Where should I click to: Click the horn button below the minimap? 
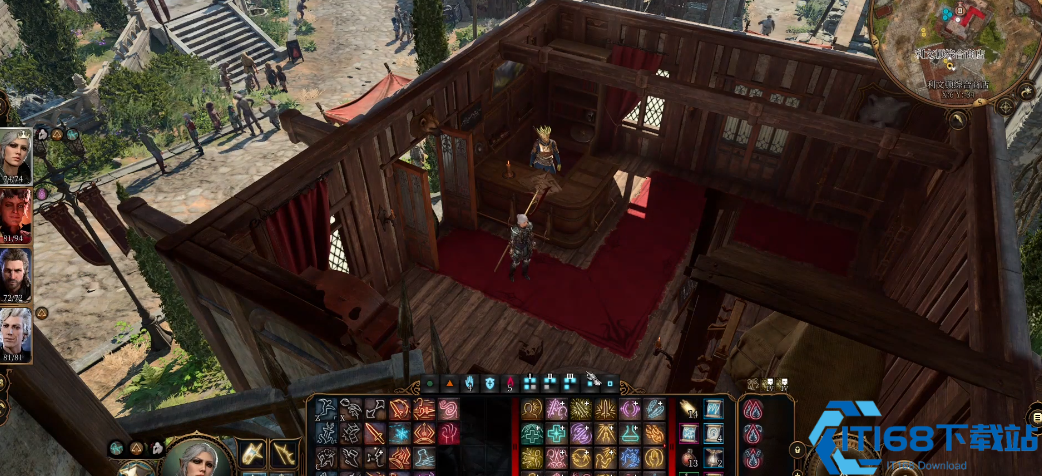(958, 120)
